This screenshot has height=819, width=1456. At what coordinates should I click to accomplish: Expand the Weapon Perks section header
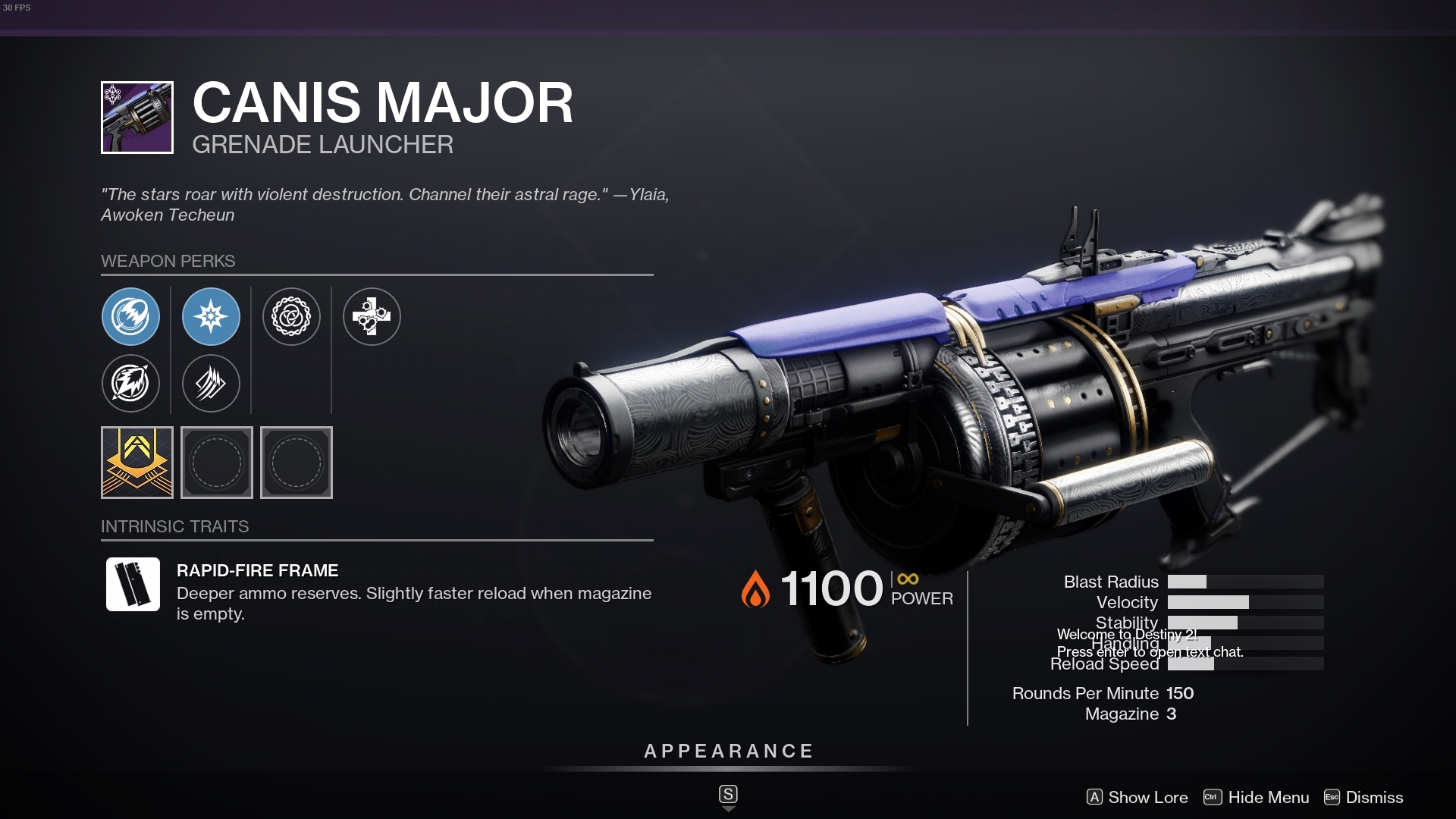point(168,261)
